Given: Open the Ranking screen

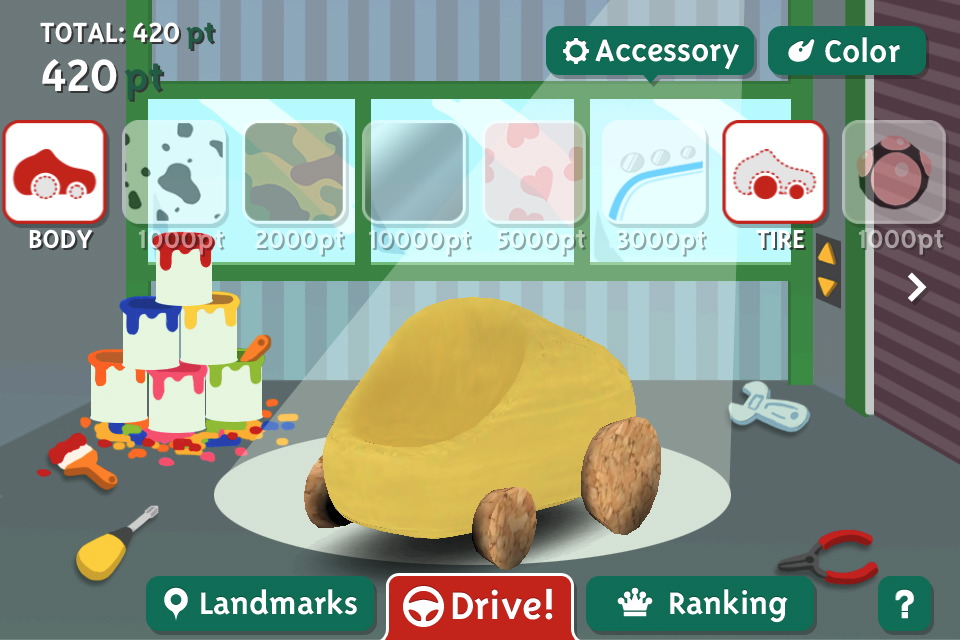Looking at the screenshot, I should 701,604.
